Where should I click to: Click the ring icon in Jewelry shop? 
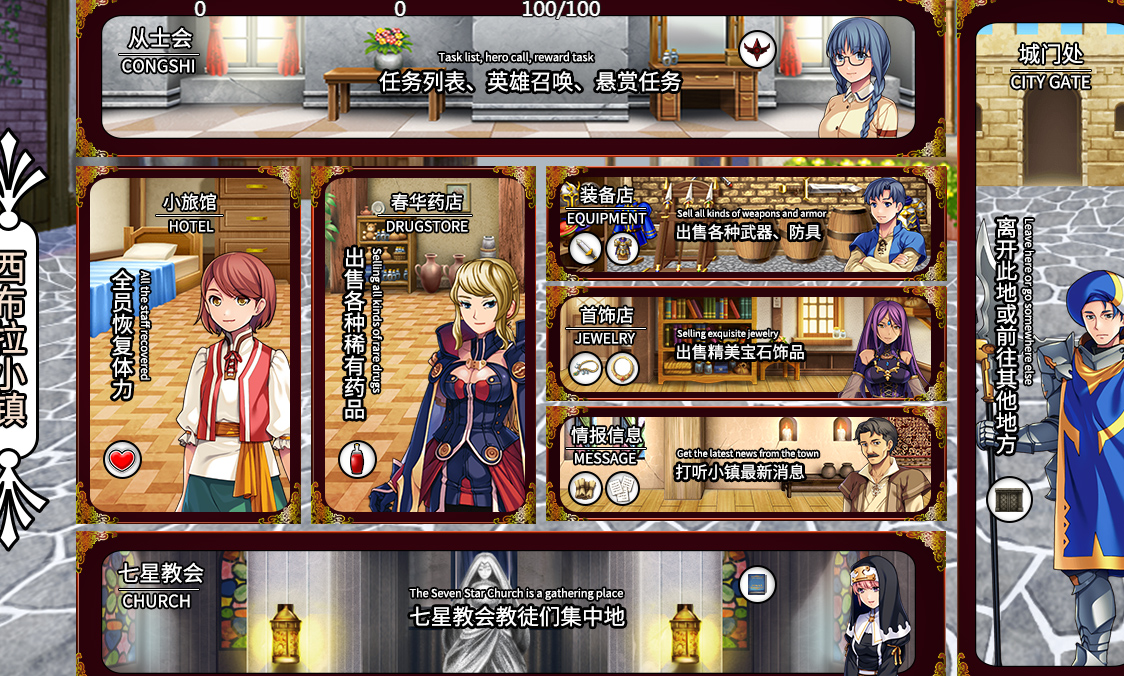tap(622, 368)
